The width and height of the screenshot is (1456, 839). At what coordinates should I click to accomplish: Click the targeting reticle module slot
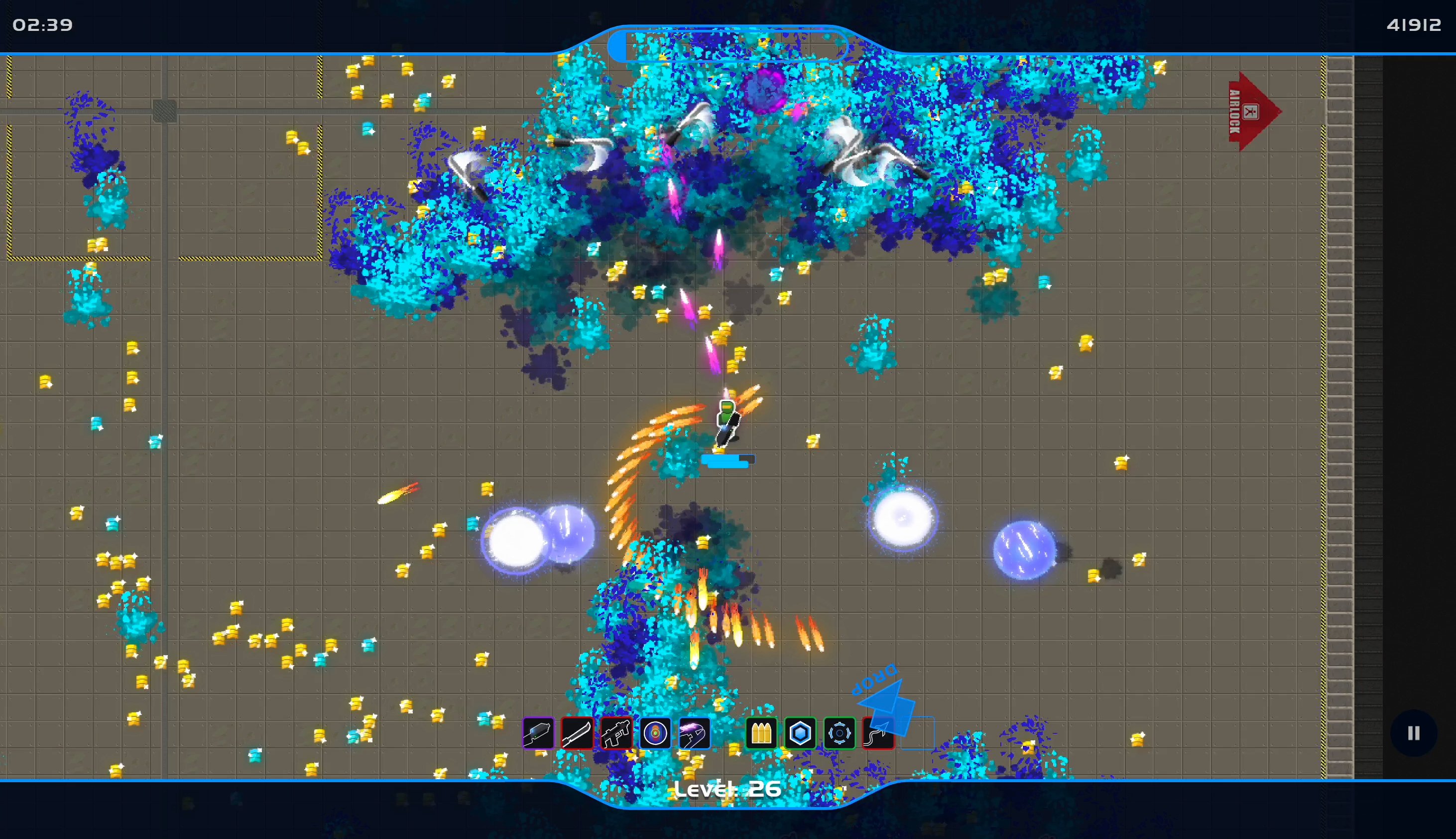coord(840,733)
